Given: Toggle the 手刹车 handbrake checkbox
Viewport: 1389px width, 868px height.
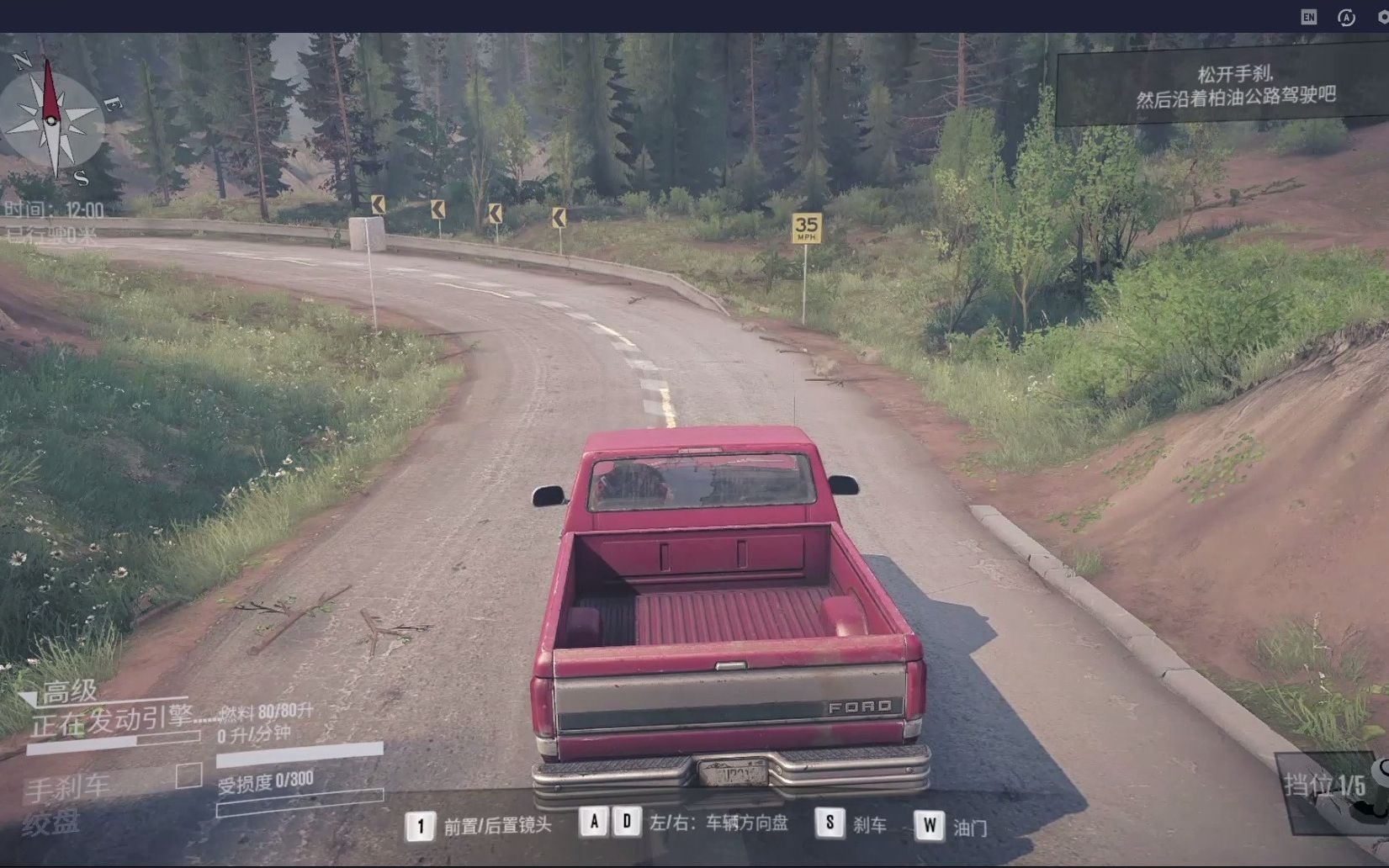Looking at the screenshot, I should coord(188,775).
